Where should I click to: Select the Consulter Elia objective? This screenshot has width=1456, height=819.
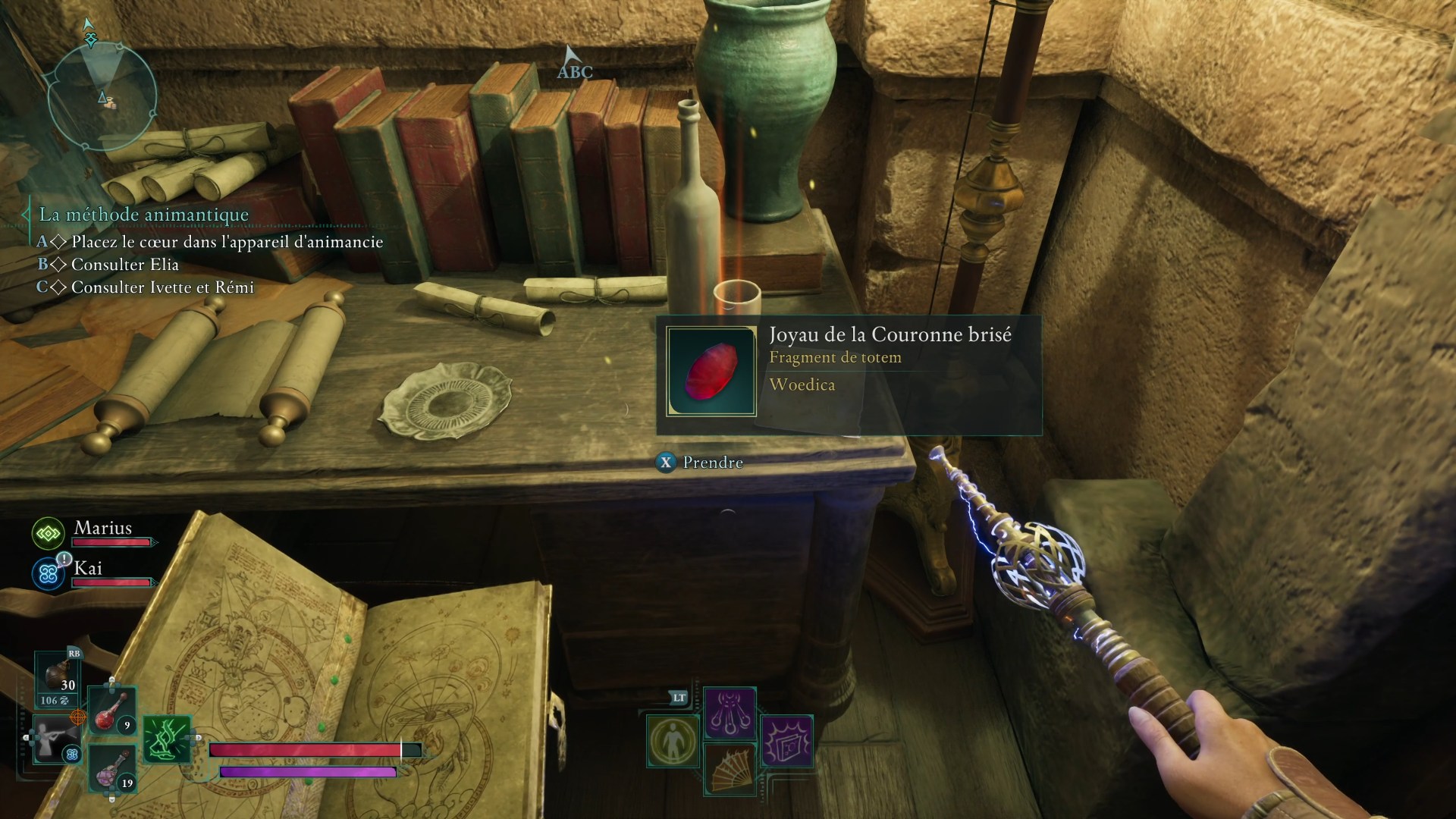(125, 265)
